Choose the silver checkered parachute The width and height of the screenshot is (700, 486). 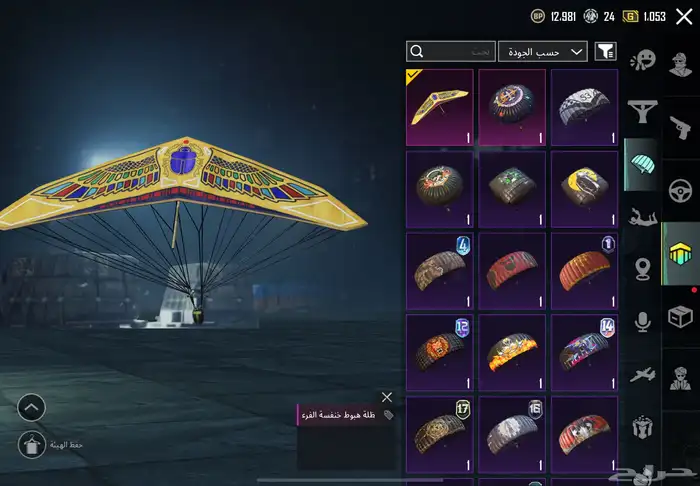pos(584,107)
